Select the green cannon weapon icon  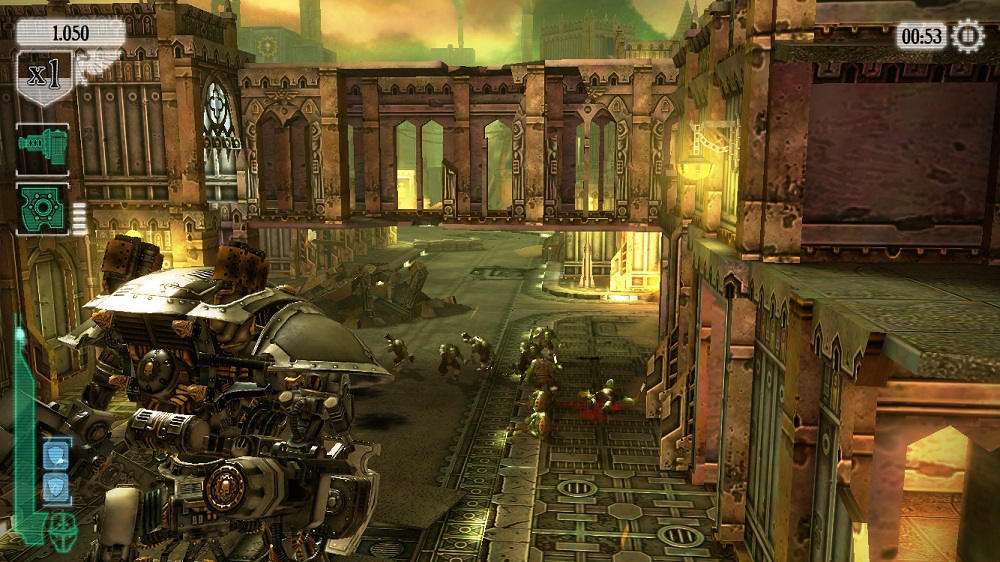tap(42, 150)
